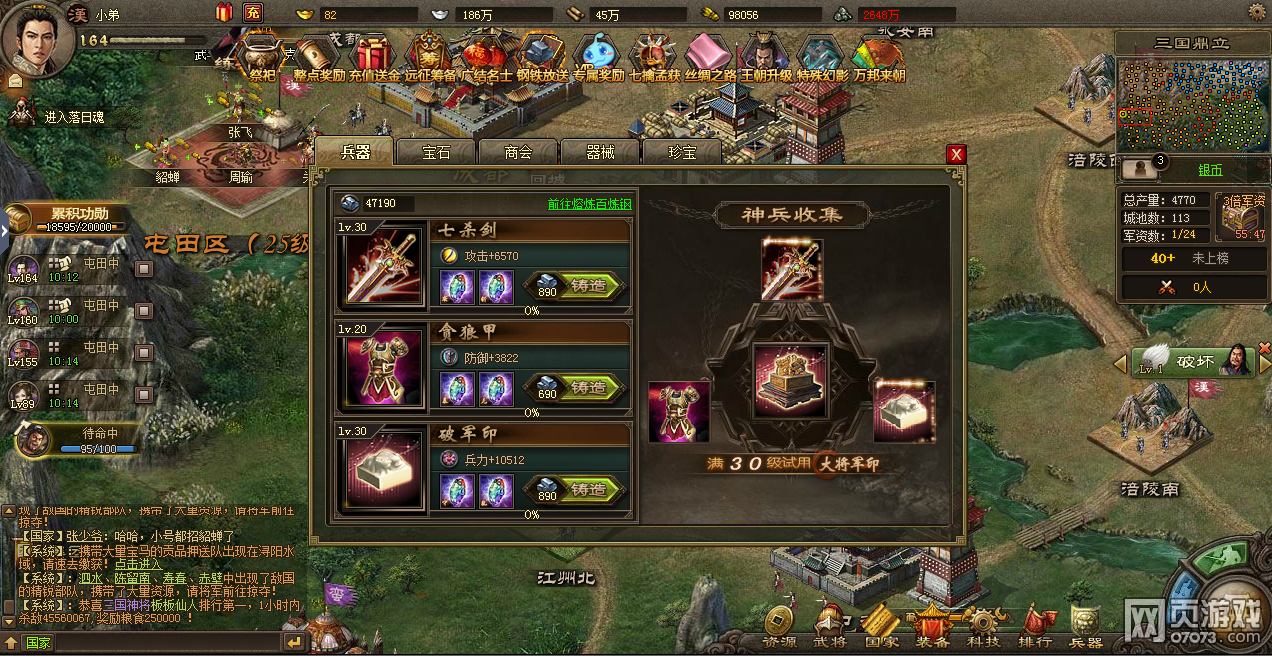Show the 排行 rankings
Viewport: 1272px width, 656px height.
(1035, 626)
